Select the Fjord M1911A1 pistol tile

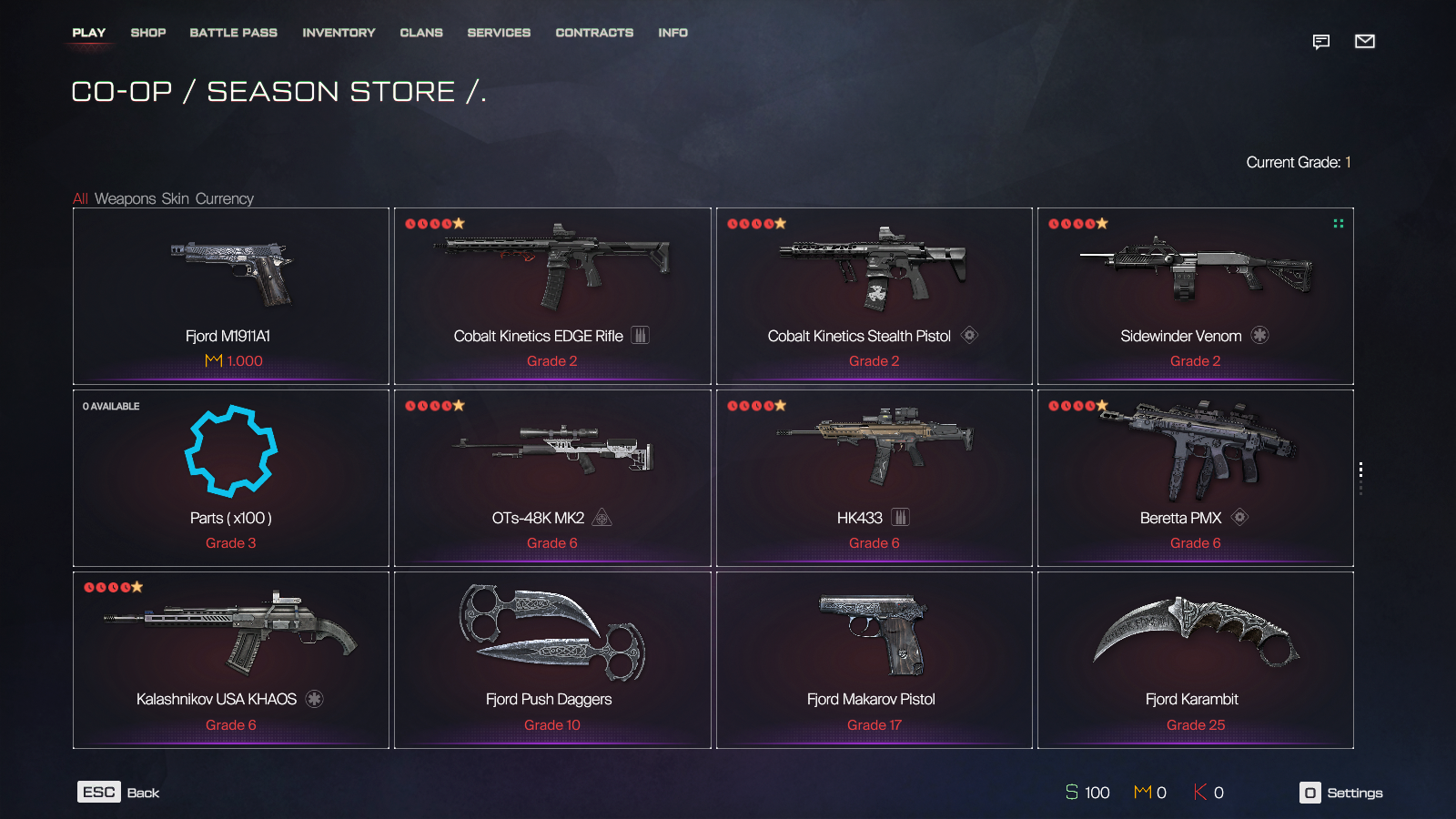(231, 296)
